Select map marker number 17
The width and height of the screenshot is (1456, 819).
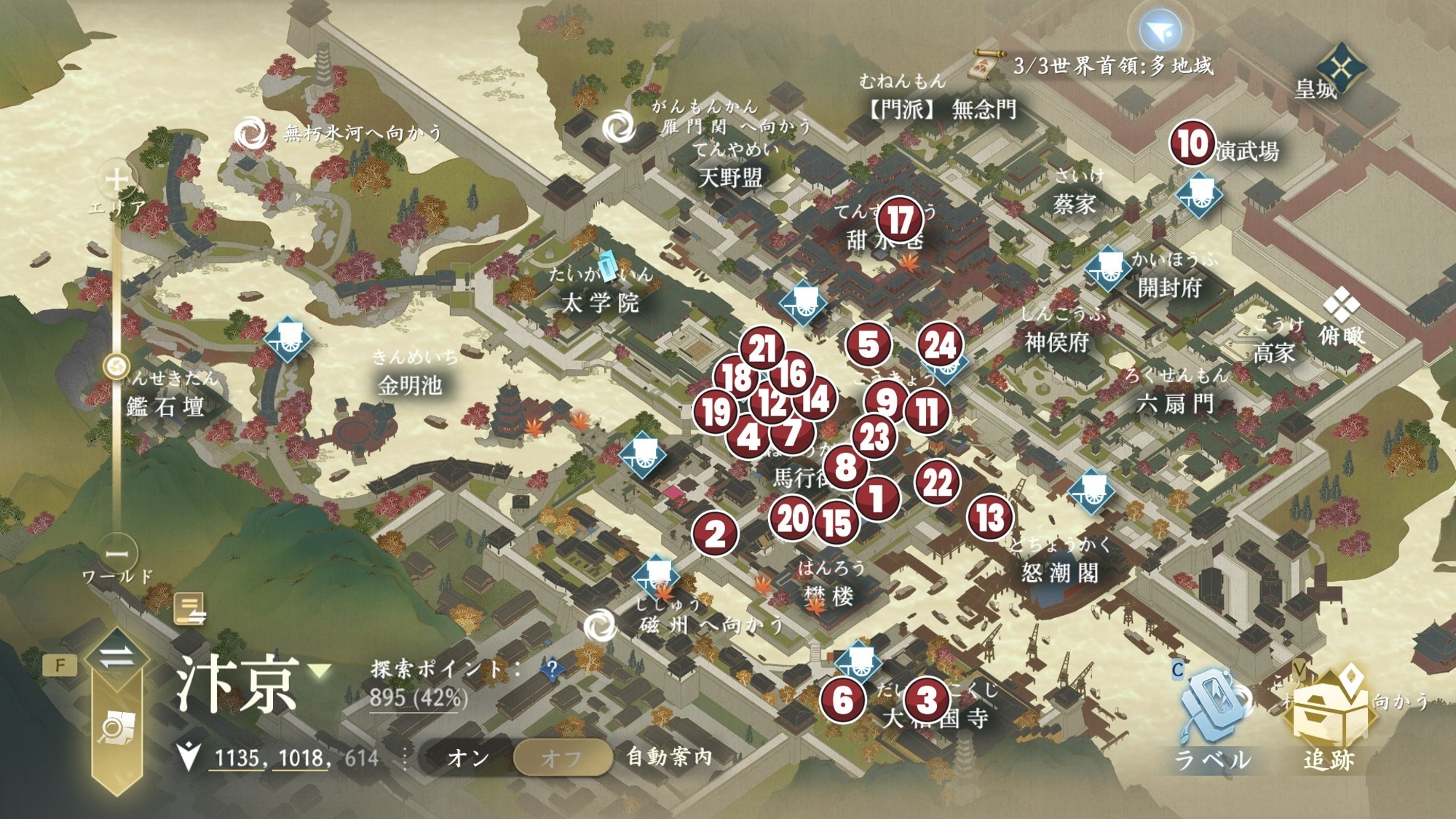[x=901, y=219]
